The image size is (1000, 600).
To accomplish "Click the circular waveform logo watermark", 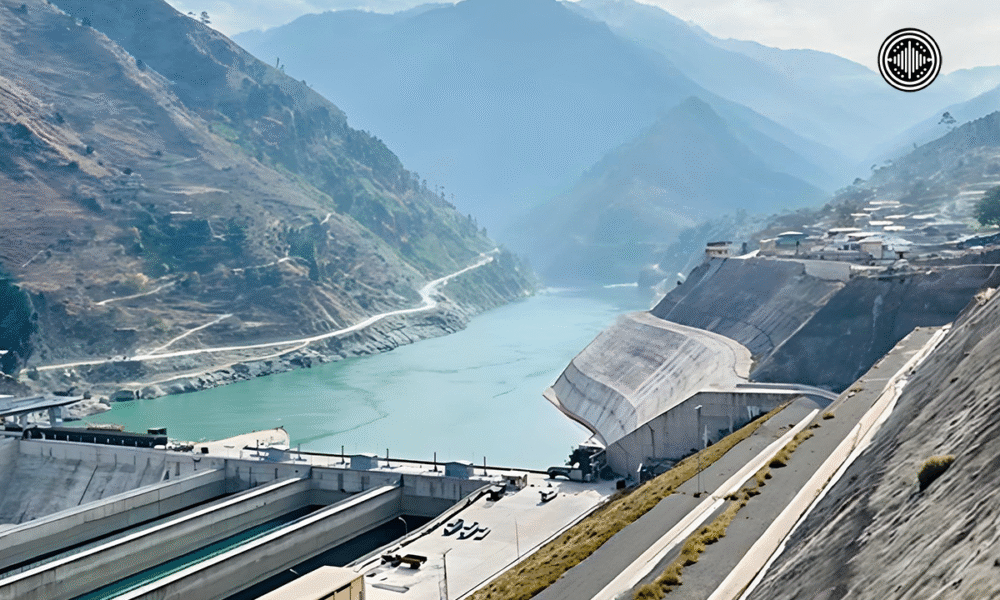I will point(909,60).
